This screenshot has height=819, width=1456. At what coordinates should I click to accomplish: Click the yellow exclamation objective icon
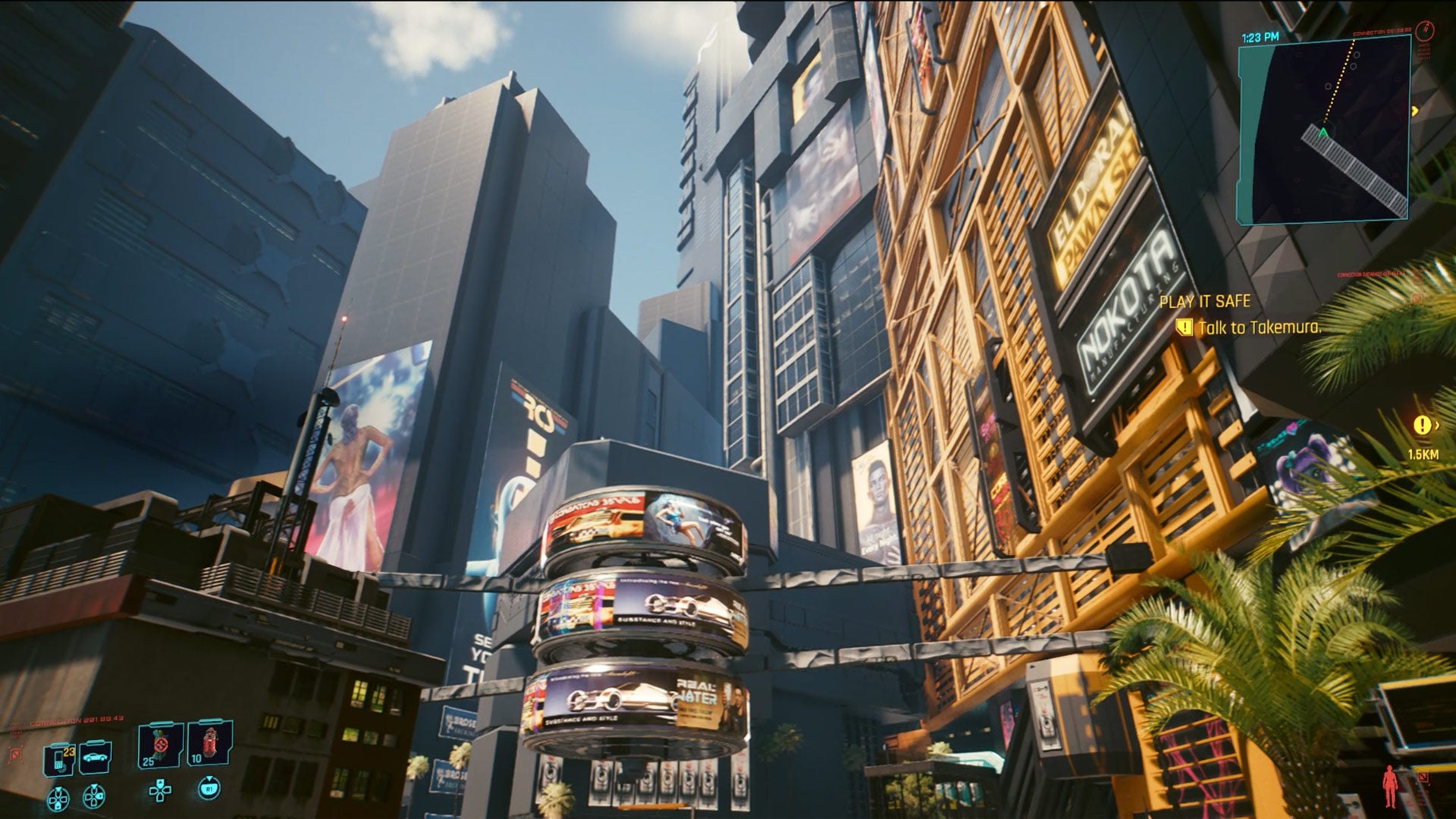[1185, 327]
